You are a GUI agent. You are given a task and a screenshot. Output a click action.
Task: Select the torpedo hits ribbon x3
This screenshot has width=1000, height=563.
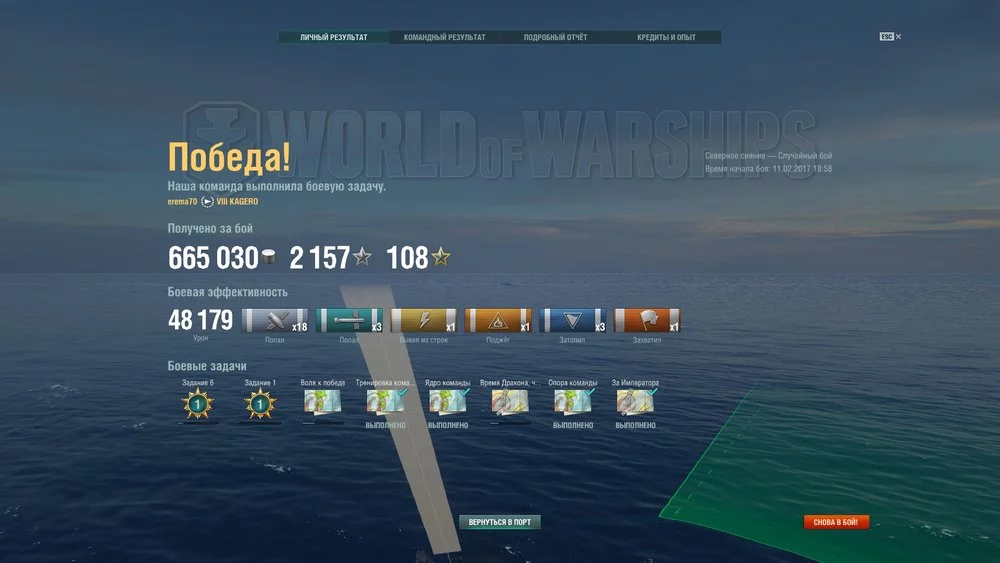(350, 321)
